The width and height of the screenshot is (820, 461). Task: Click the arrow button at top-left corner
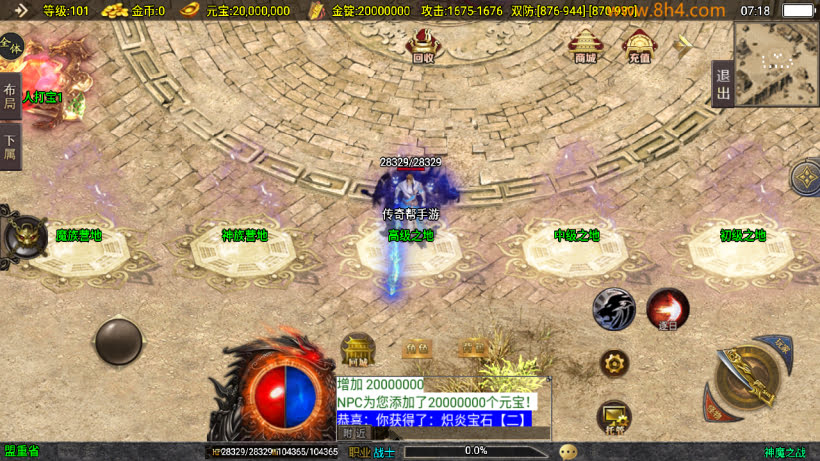(x=20, y=11)
